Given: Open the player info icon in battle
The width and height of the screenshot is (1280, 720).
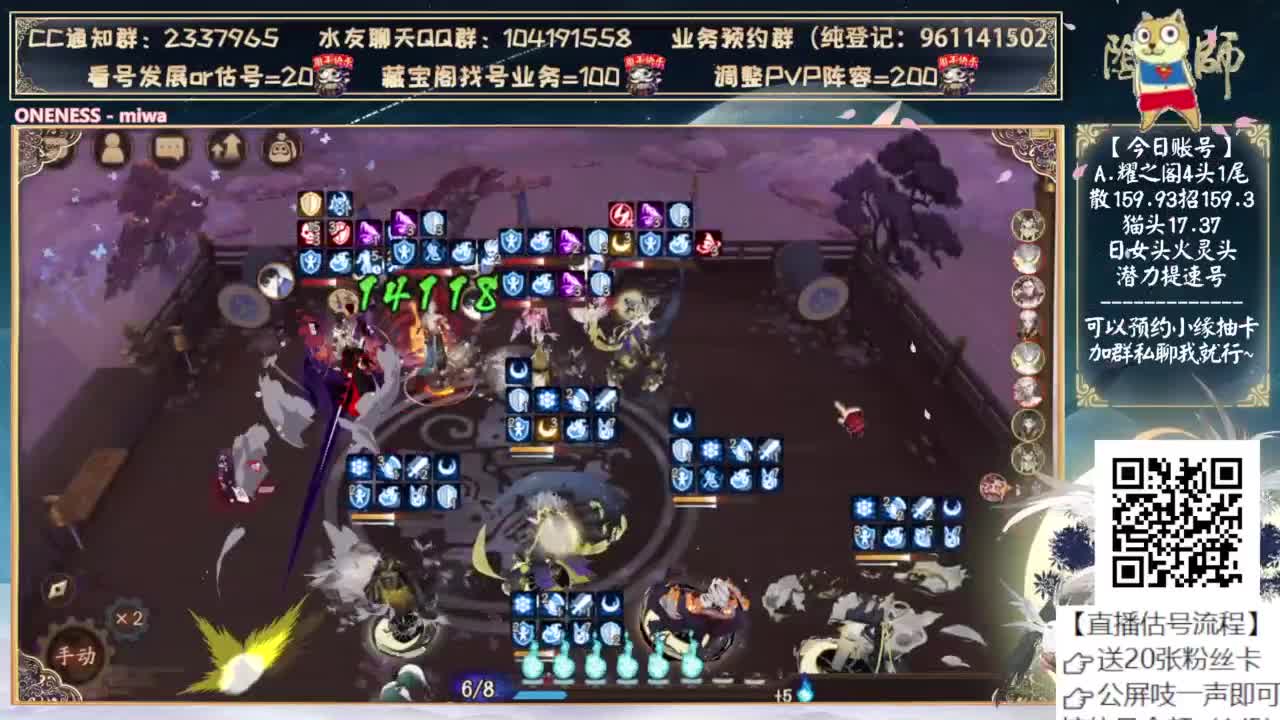Looking at the screenshot, I should 115,152.
